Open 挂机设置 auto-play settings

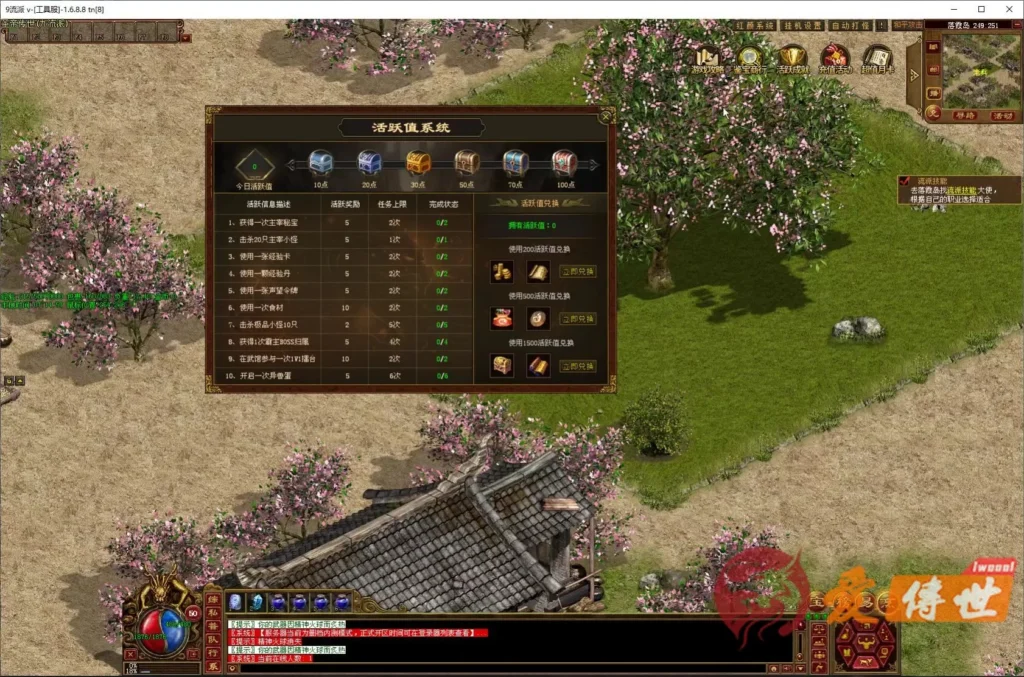tap(800, 26)
